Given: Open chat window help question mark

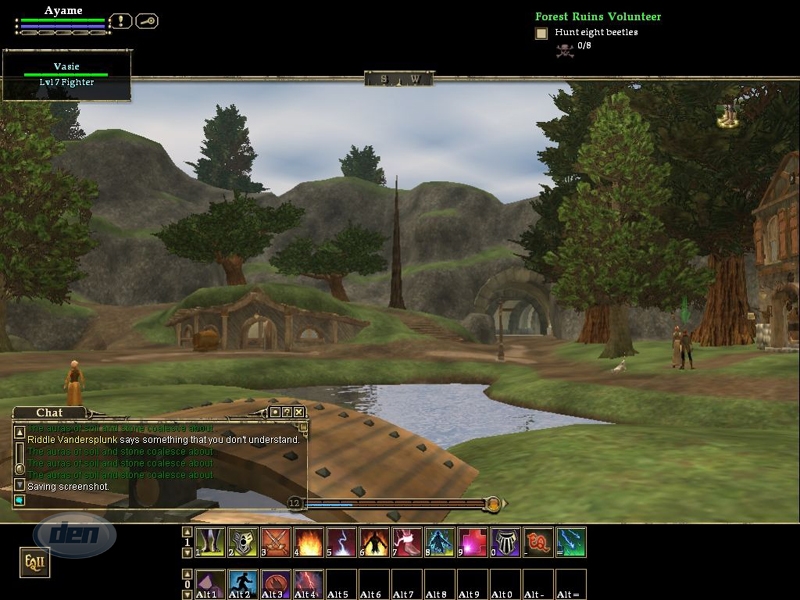Looking at the screenshot, I should (x=287, y=411).
